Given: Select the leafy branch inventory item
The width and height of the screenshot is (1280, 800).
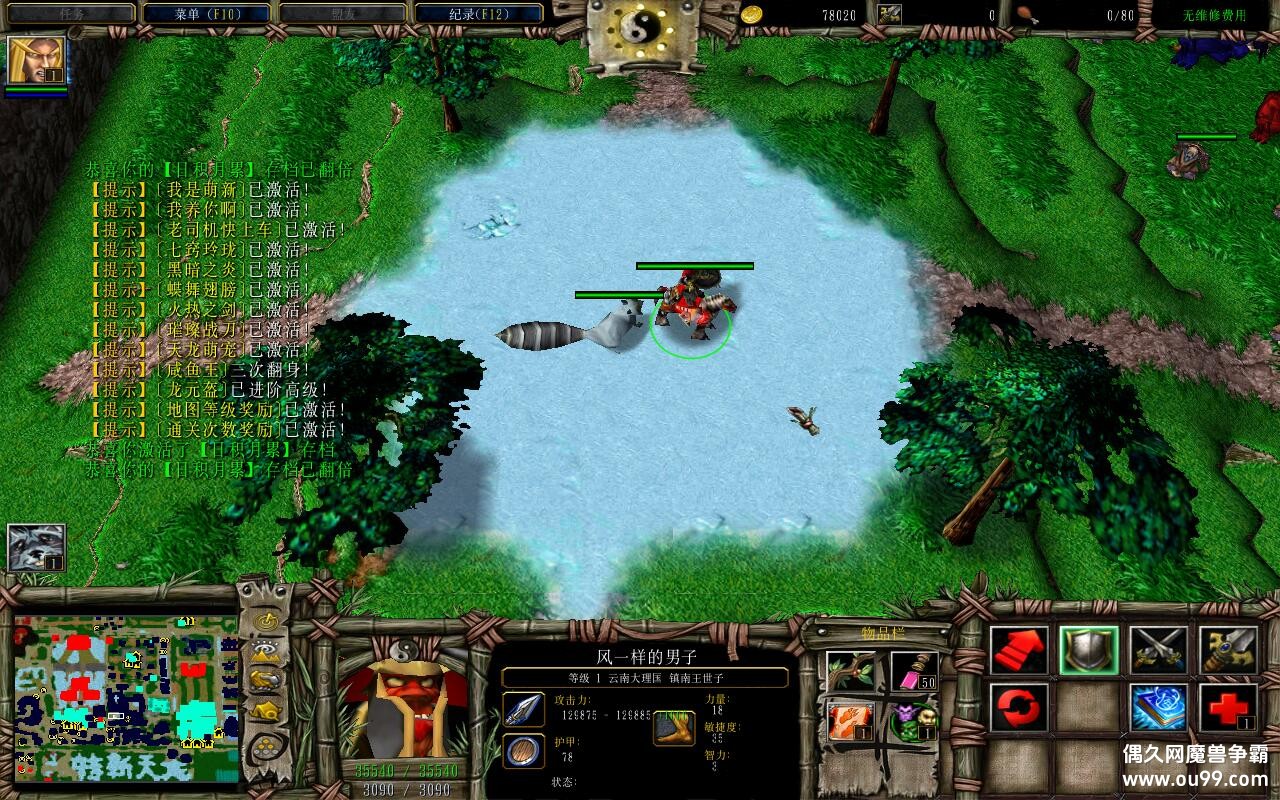Looking at the screenshot, I should tap(851, 671).
